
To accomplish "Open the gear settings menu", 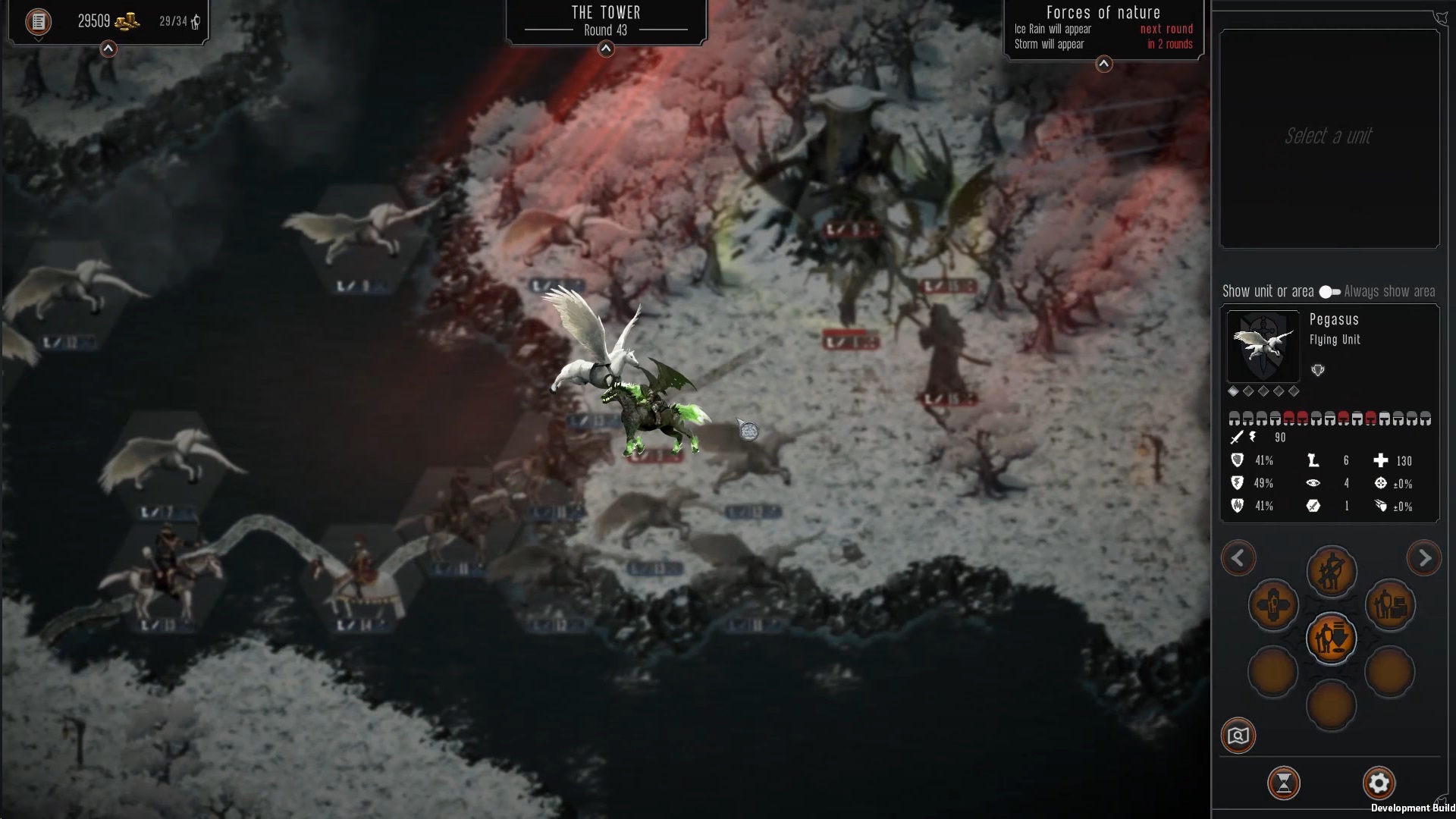I will [x=1379, y=783].
